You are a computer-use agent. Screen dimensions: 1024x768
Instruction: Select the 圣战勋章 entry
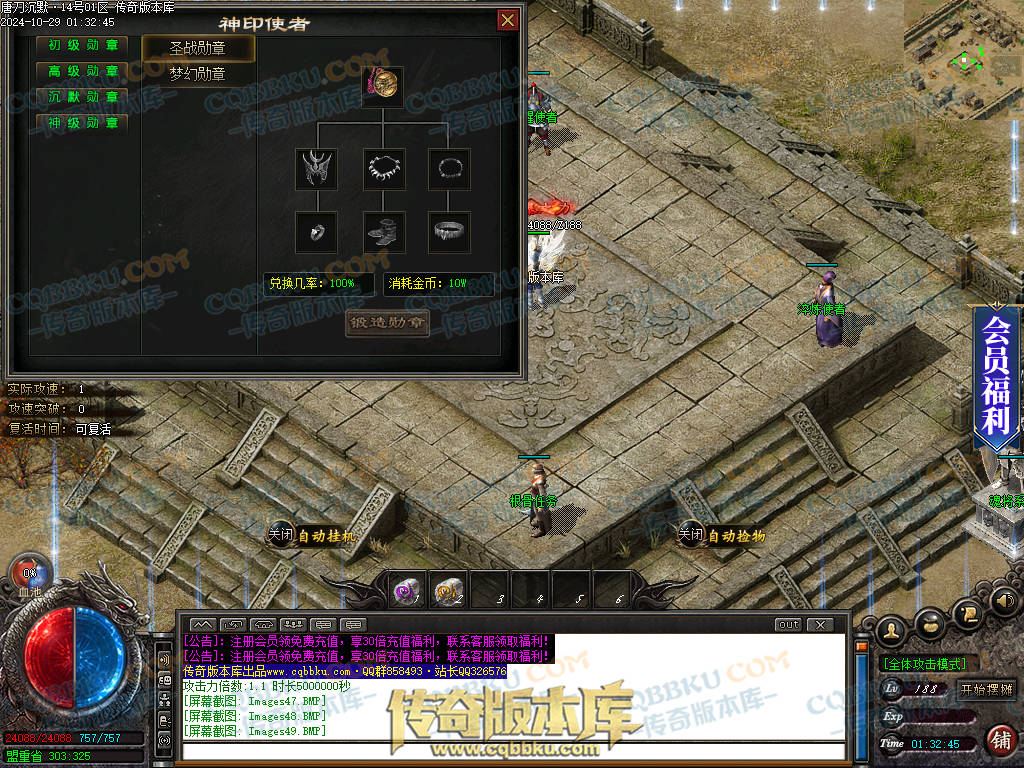pyautogui.click(x=198, y=49)
